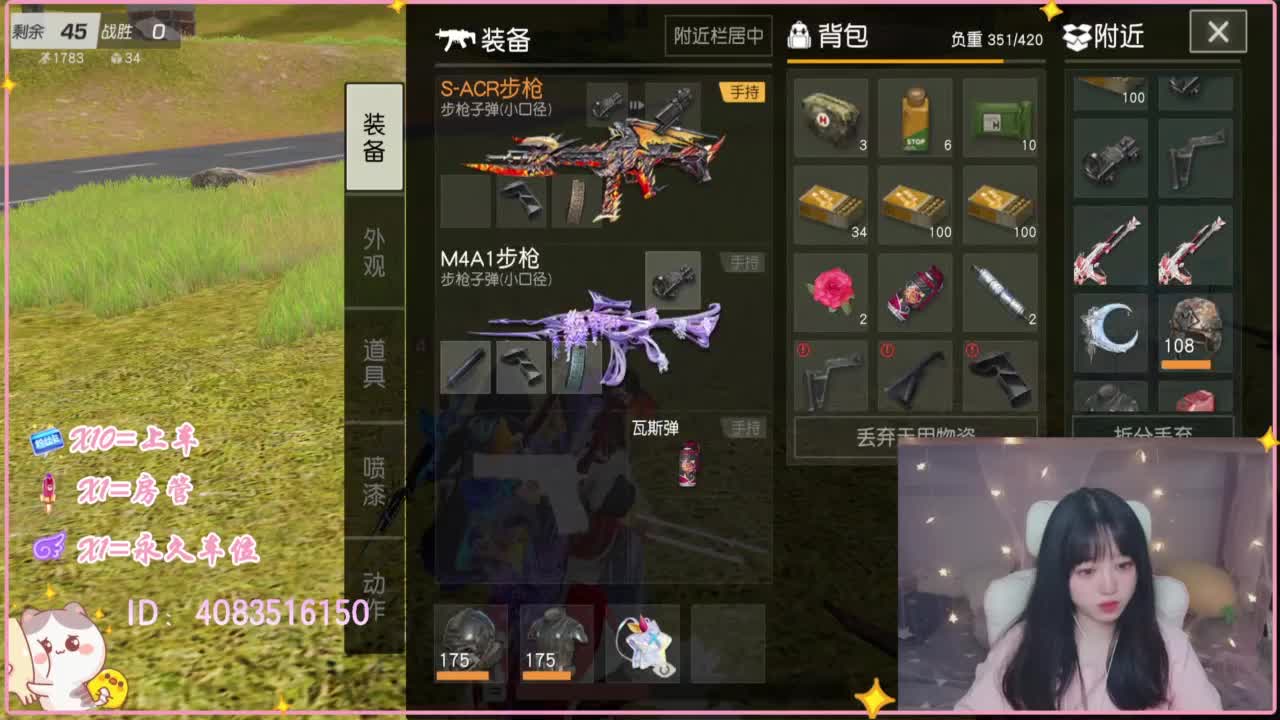
Task: Click the rose item icon in the backpack
Action: [830, 293]
